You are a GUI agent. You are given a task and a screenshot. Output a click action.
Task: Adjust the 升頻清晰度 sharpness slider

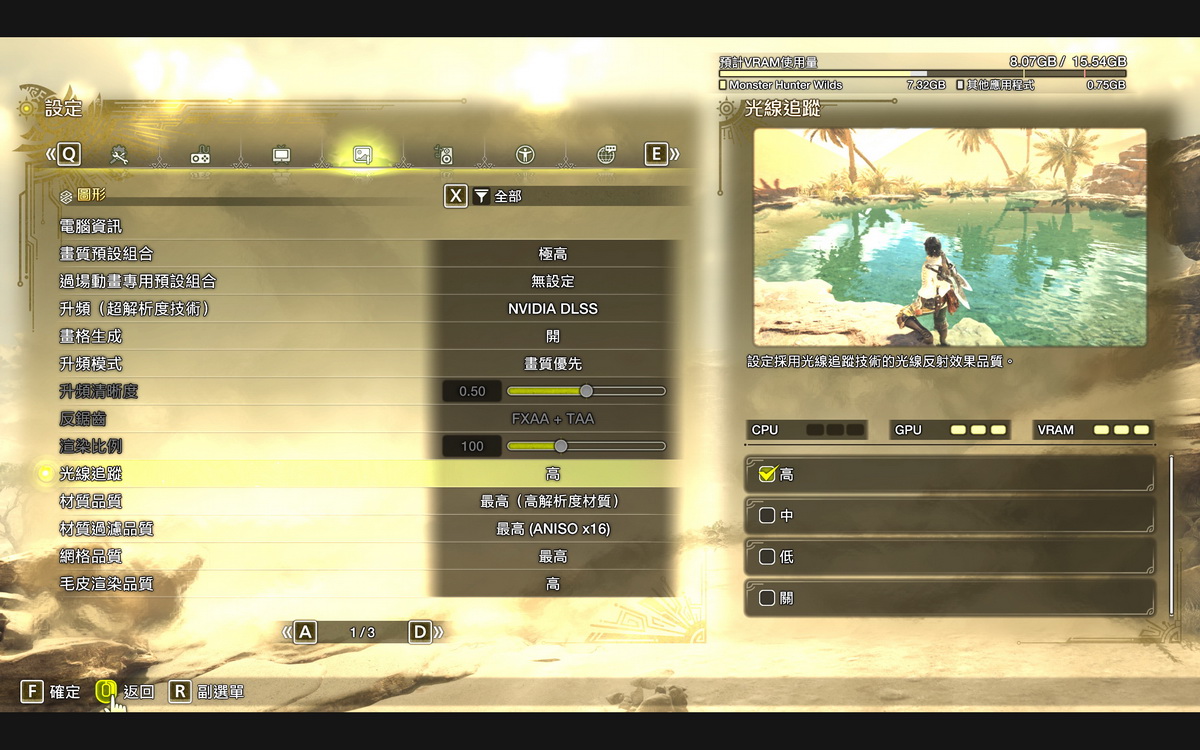tap(586, 391)
